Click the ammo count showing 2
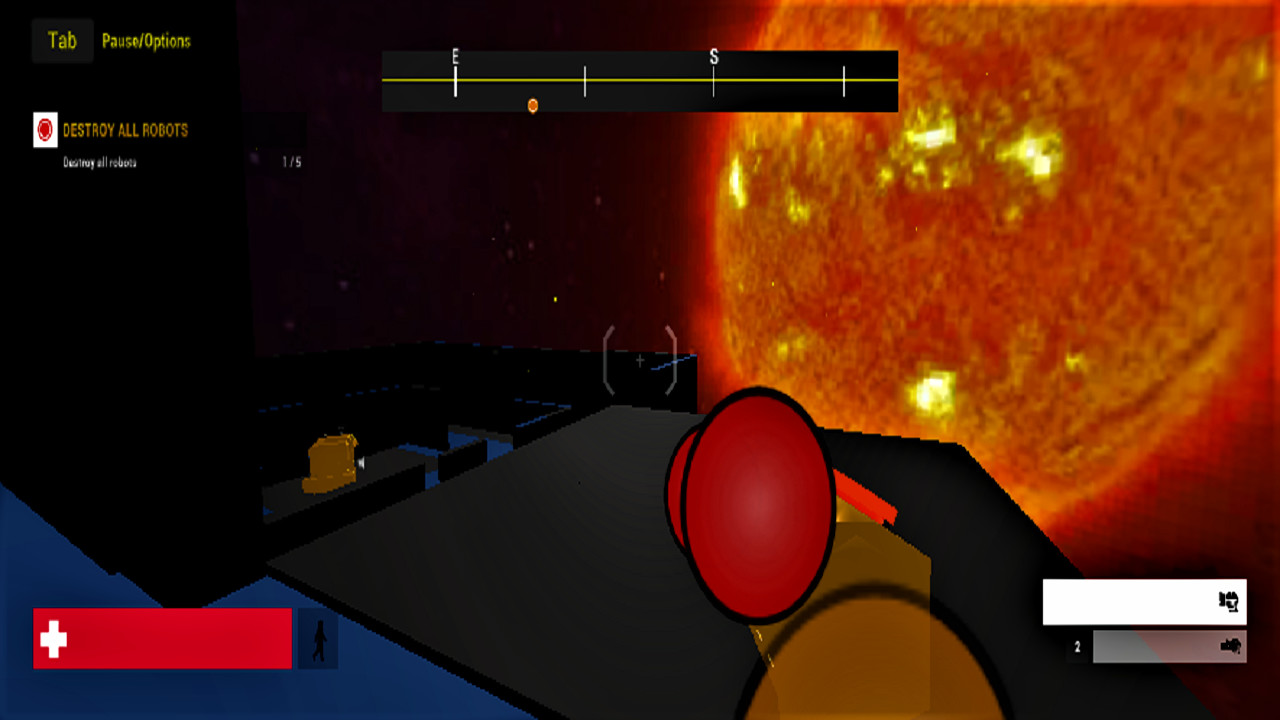 click(x=1077, y=646)
